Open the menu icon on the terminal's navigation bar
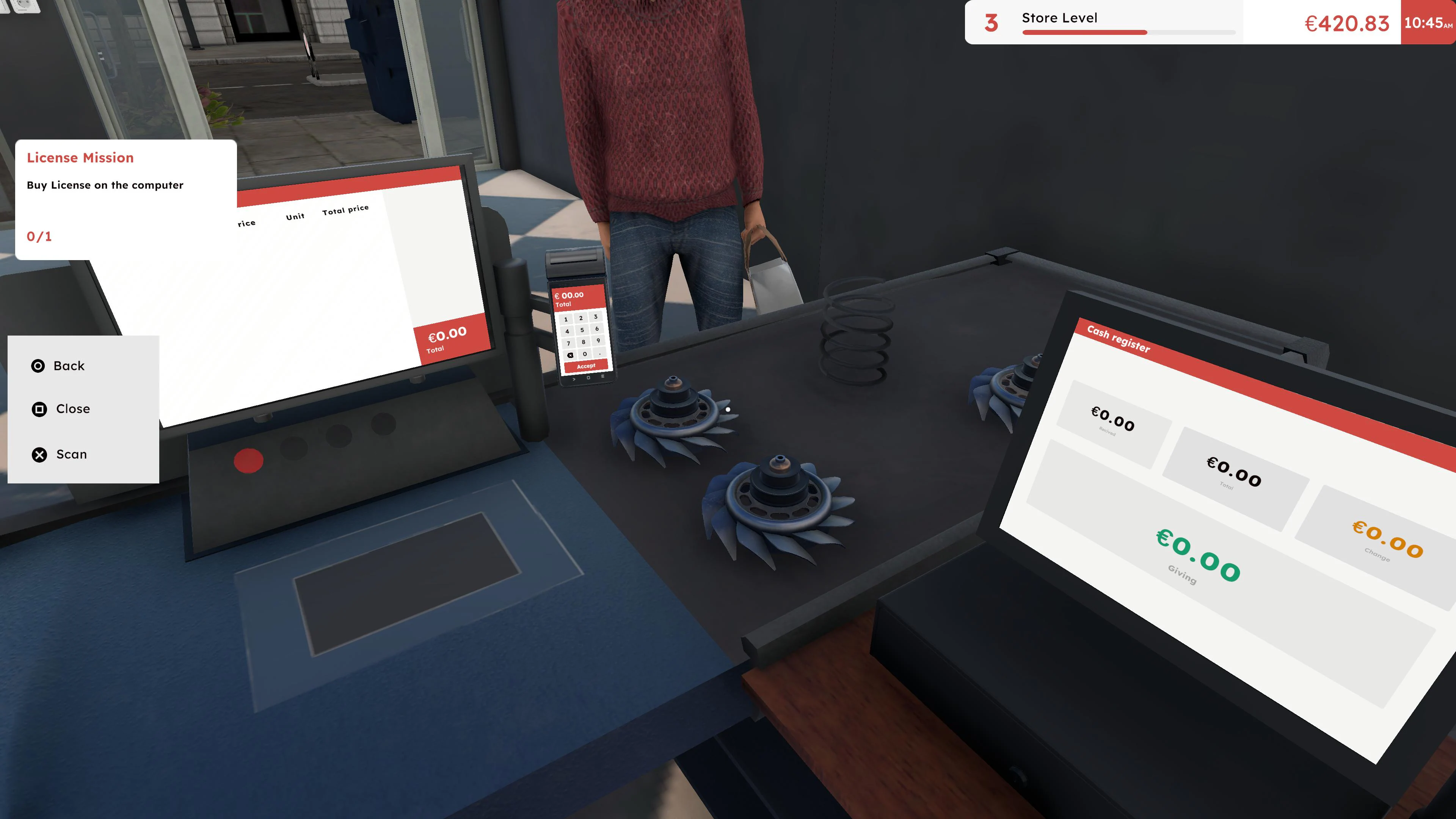 pyautogui.click(x=603, y=377)
